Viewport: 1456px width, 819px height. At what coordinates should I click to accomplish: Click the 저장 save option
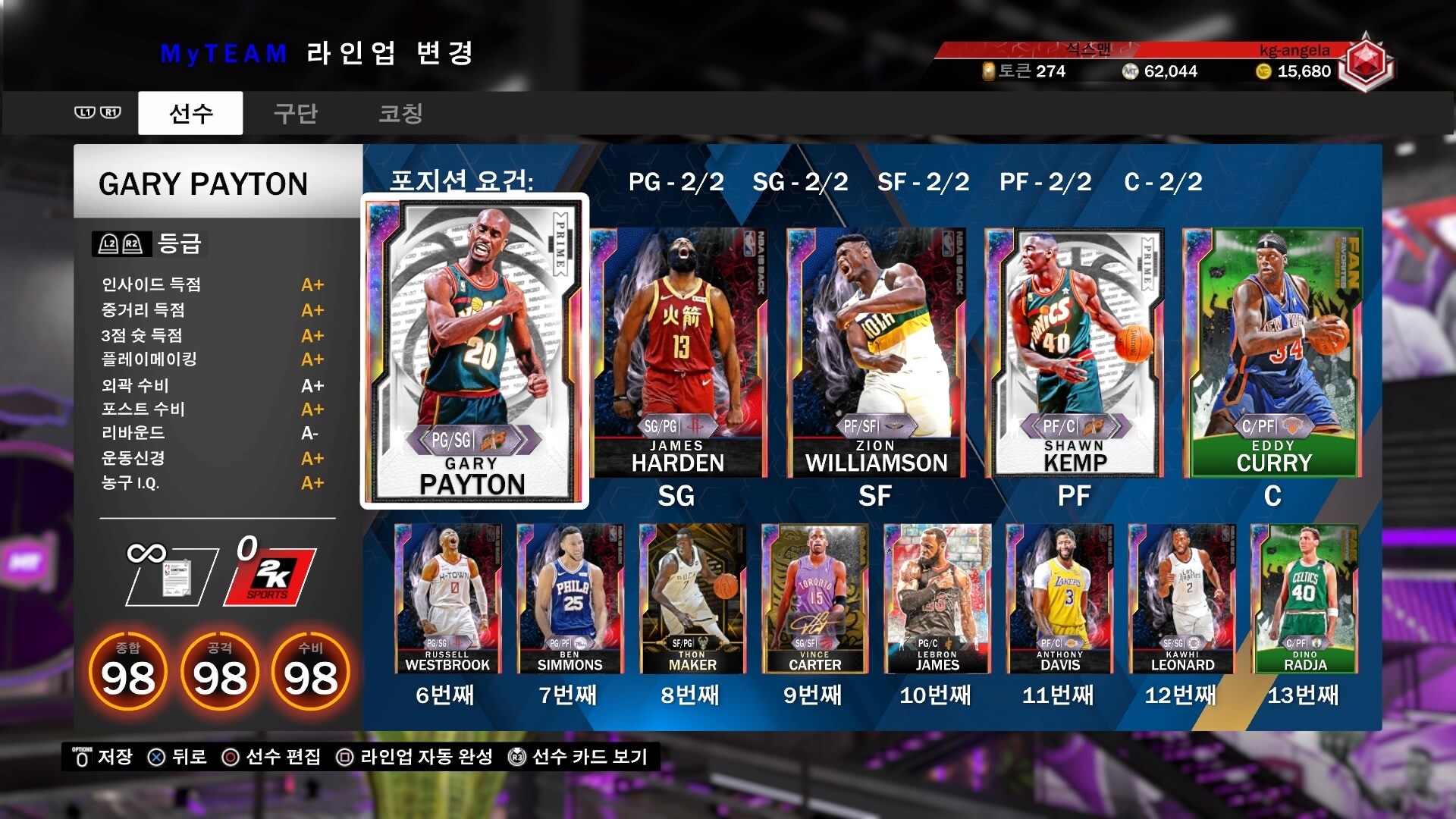(103, 757)
